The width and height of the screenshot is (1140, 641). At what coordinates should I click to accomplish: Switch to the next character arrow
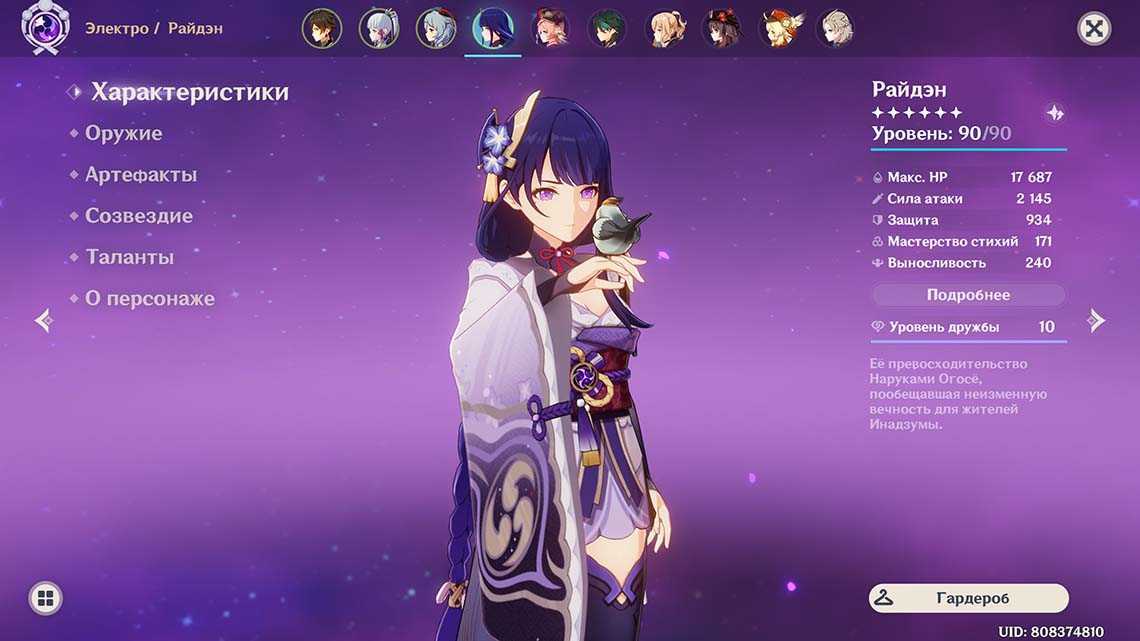[x=1096, y=320]
